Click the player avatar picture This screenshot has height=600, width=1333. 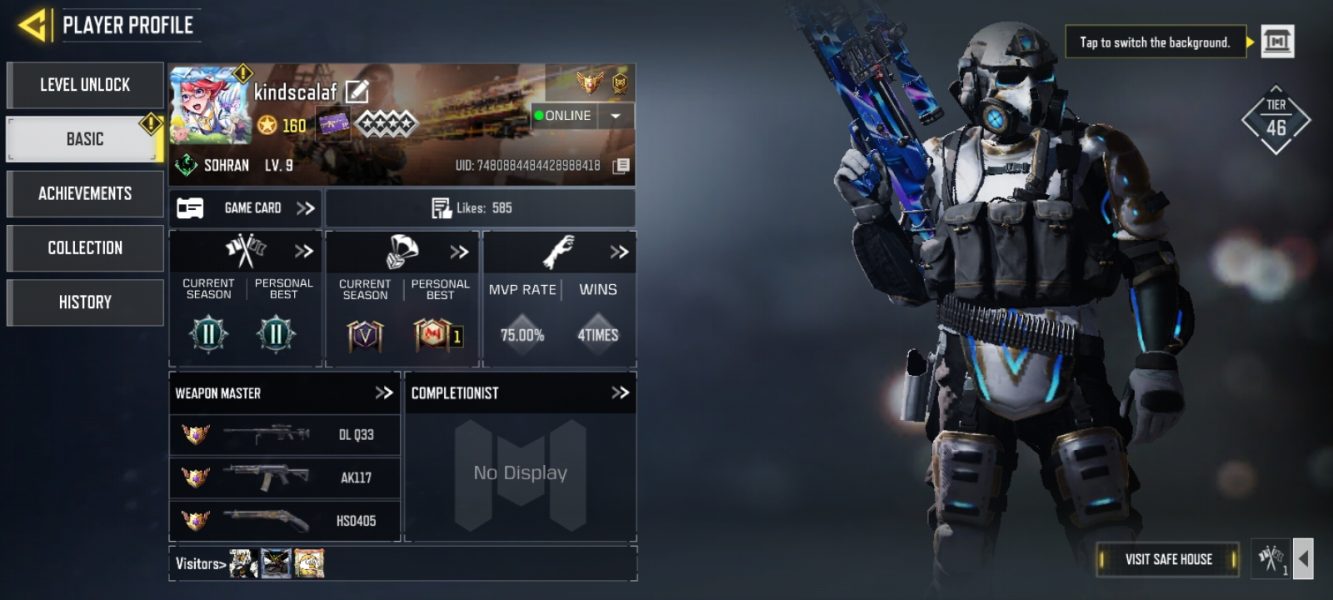click(210, 107)
